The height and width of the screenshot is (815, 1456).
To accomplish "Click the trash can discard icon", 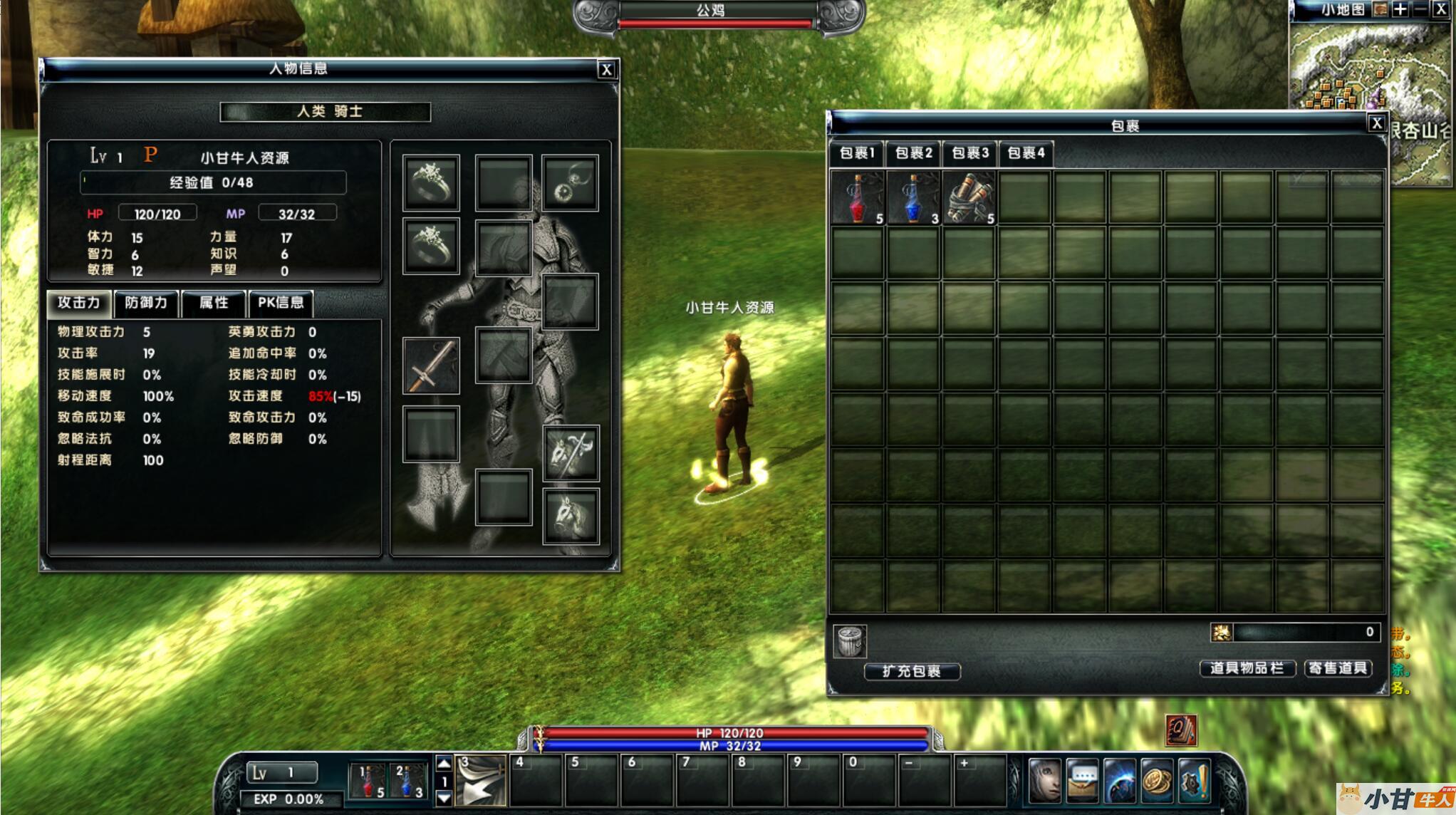I will tap(850, 641).
